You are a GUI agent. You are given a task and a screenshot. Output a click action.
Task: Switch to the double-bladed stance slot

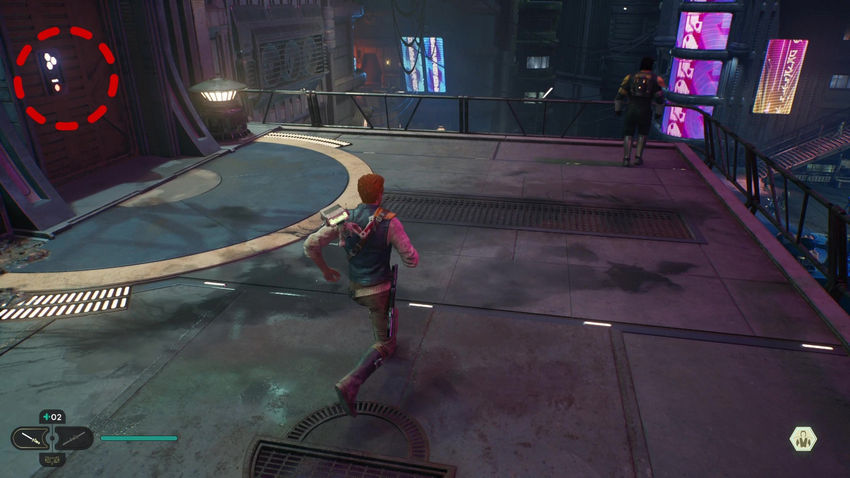pyautogui.click(x=74, y=438)
